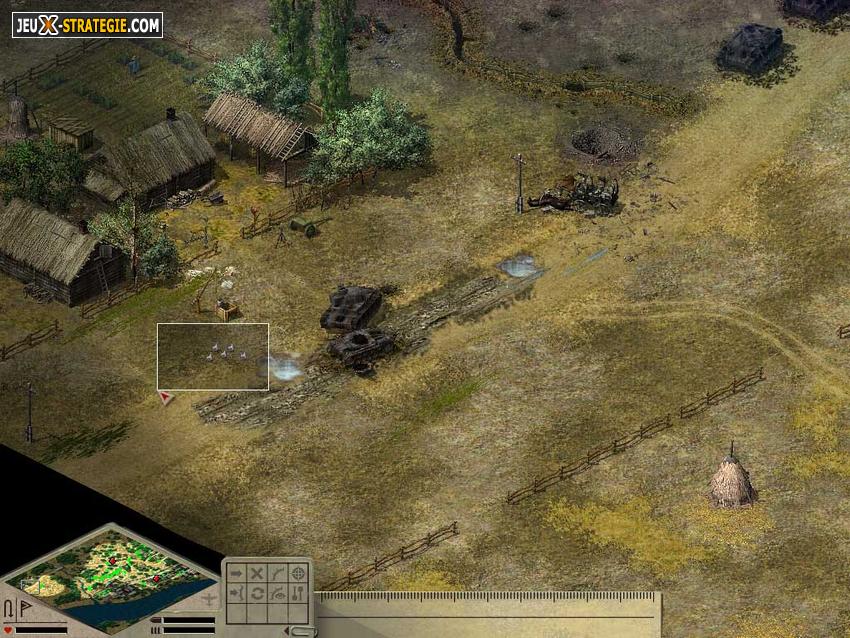Choose the X cancel command

[256, 574]
